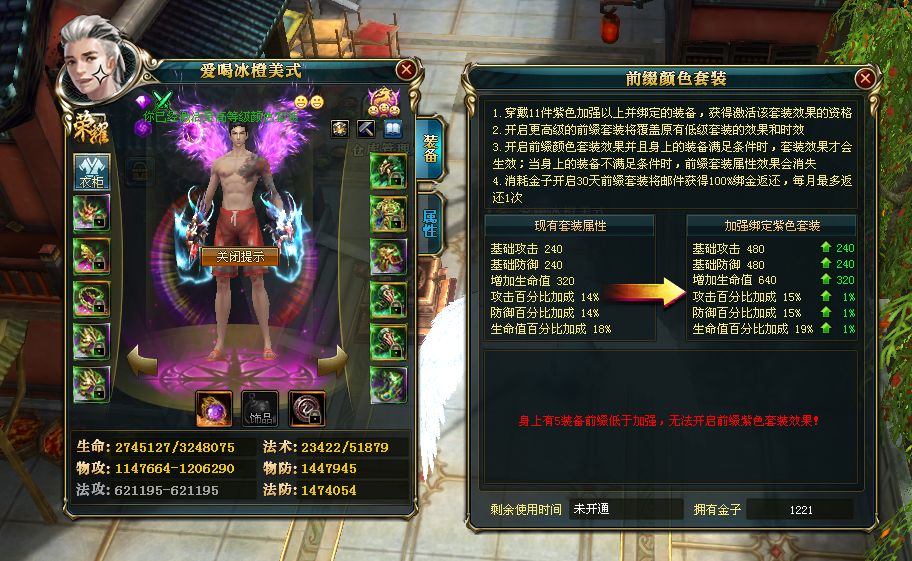
Task: Click the crossed green swords icon
Action: pyautogui.click(x=163, y=100)
